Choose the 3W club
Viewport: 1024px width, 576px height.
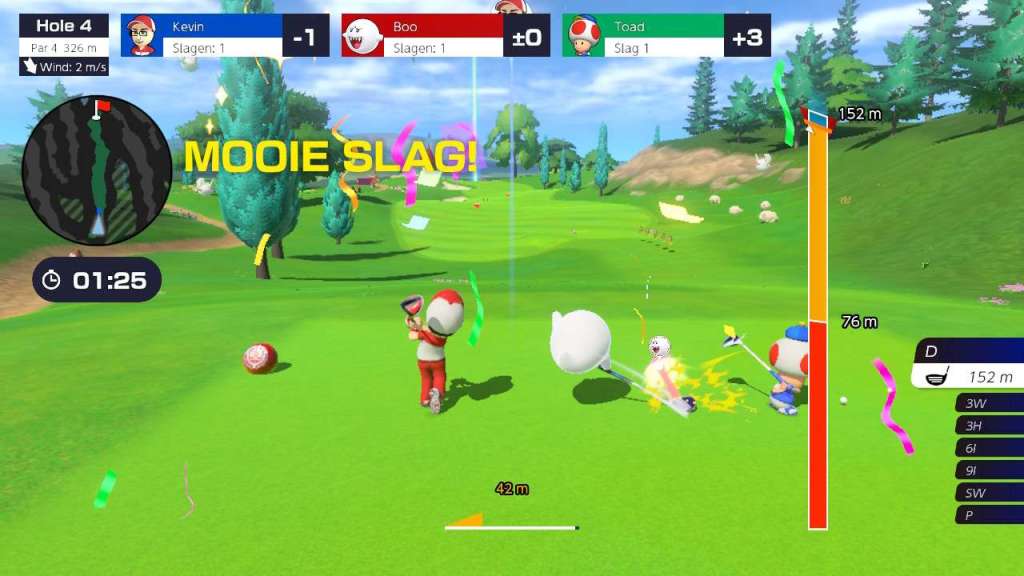pyautogui.click(x=988, y=404)
